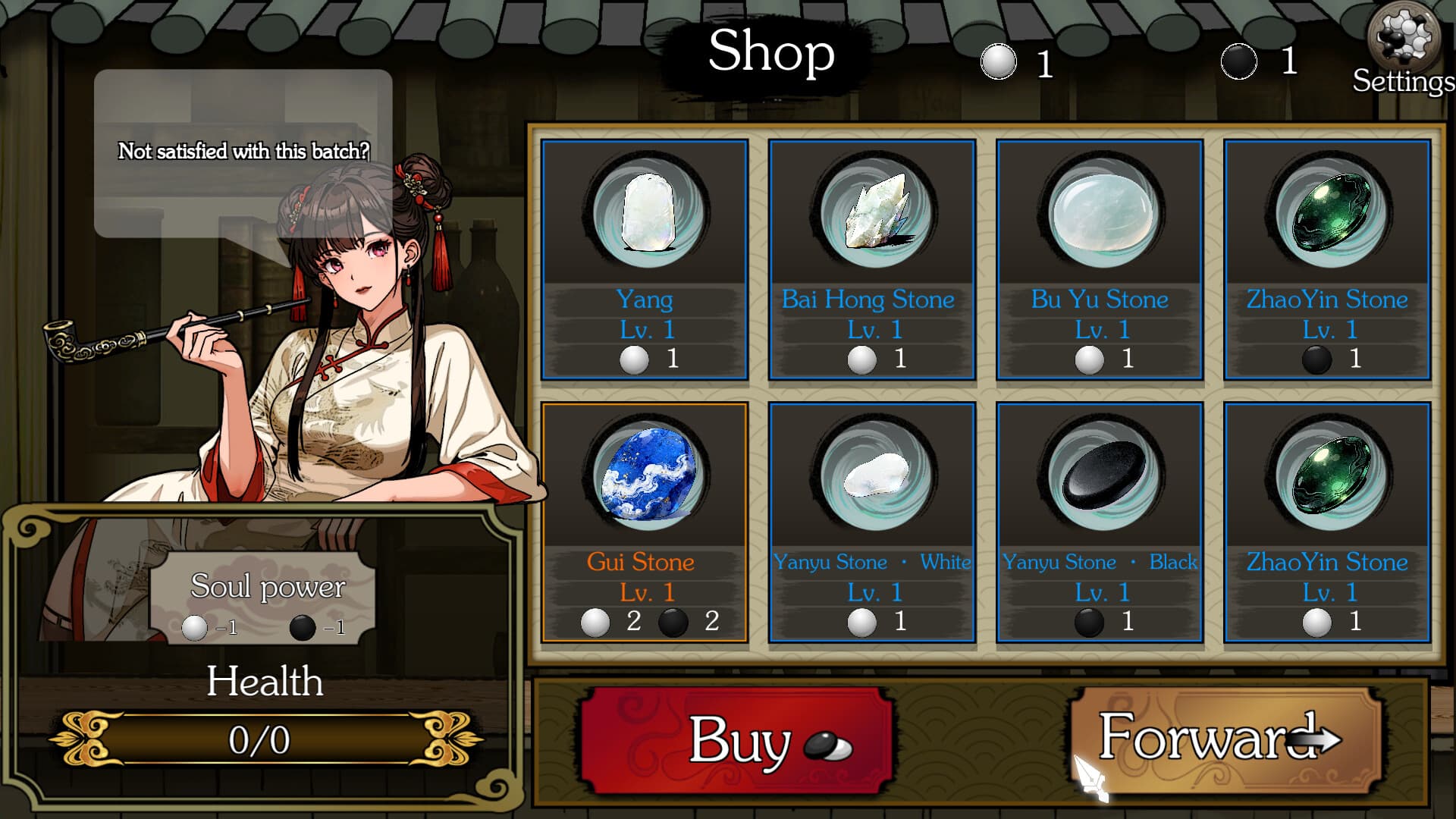Image resolution: width=1456 pixels, height=819 pixels.
Task: Select the Yanyu Stone White
Action: (x=872, y=523)
